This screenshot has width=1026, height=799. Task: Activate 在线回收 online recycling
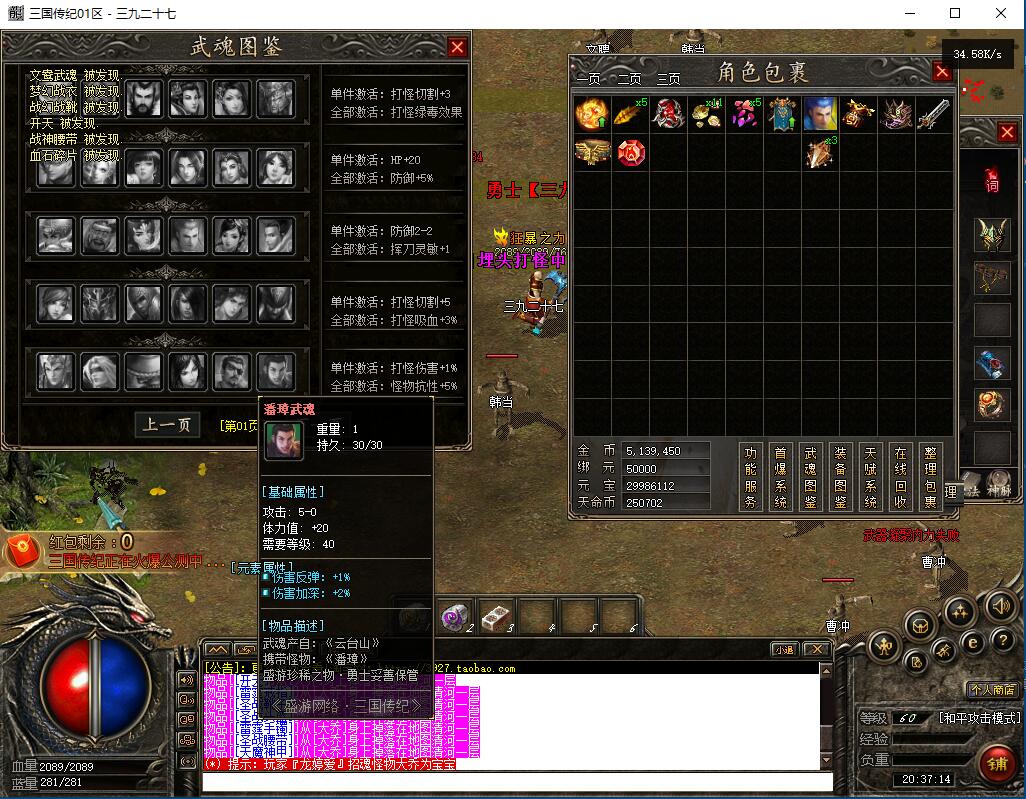900,477
